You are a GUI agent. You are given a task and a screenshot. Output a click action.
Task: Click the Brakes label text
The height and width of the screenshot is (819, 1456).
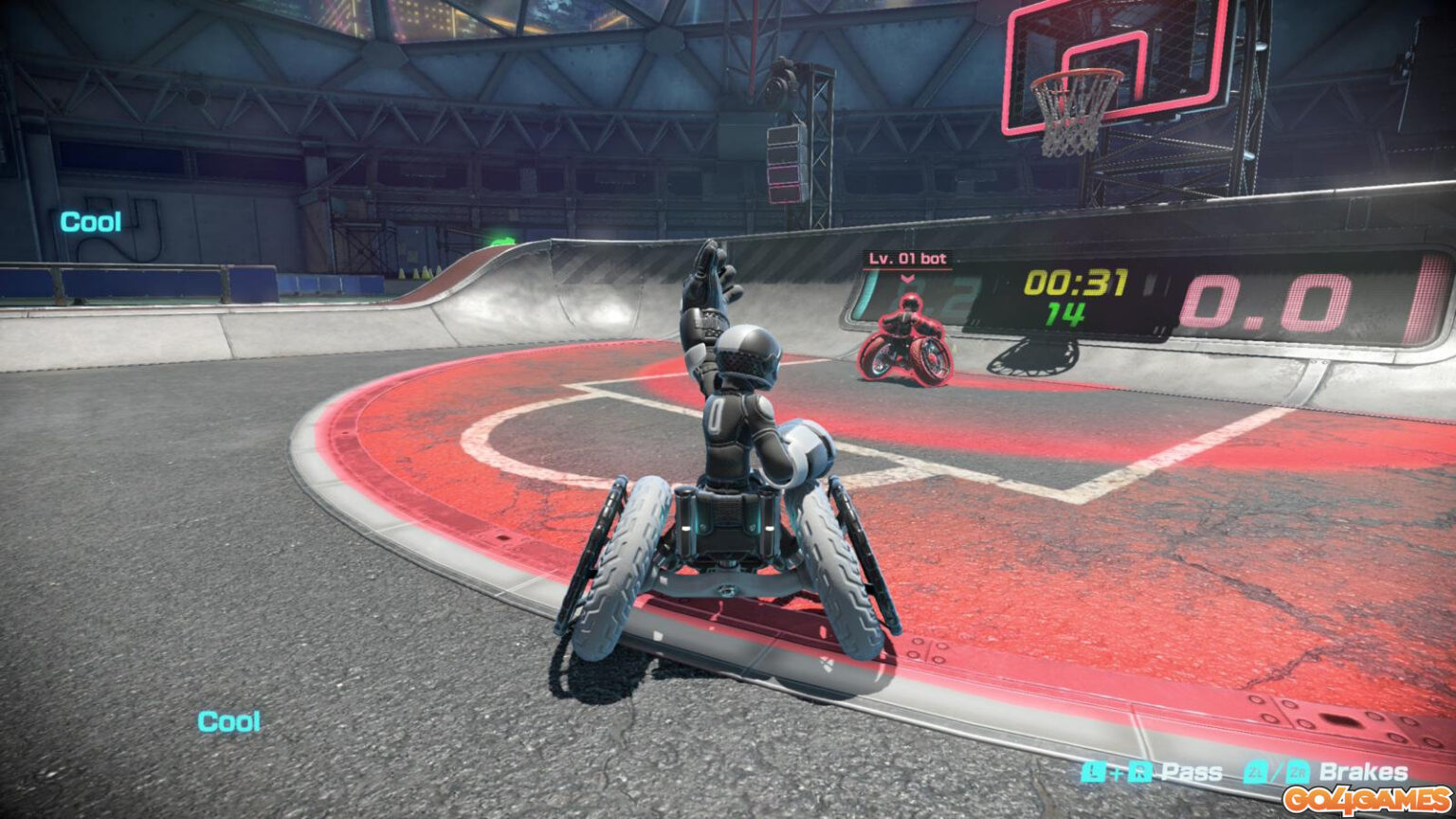tap(1363, 772)
